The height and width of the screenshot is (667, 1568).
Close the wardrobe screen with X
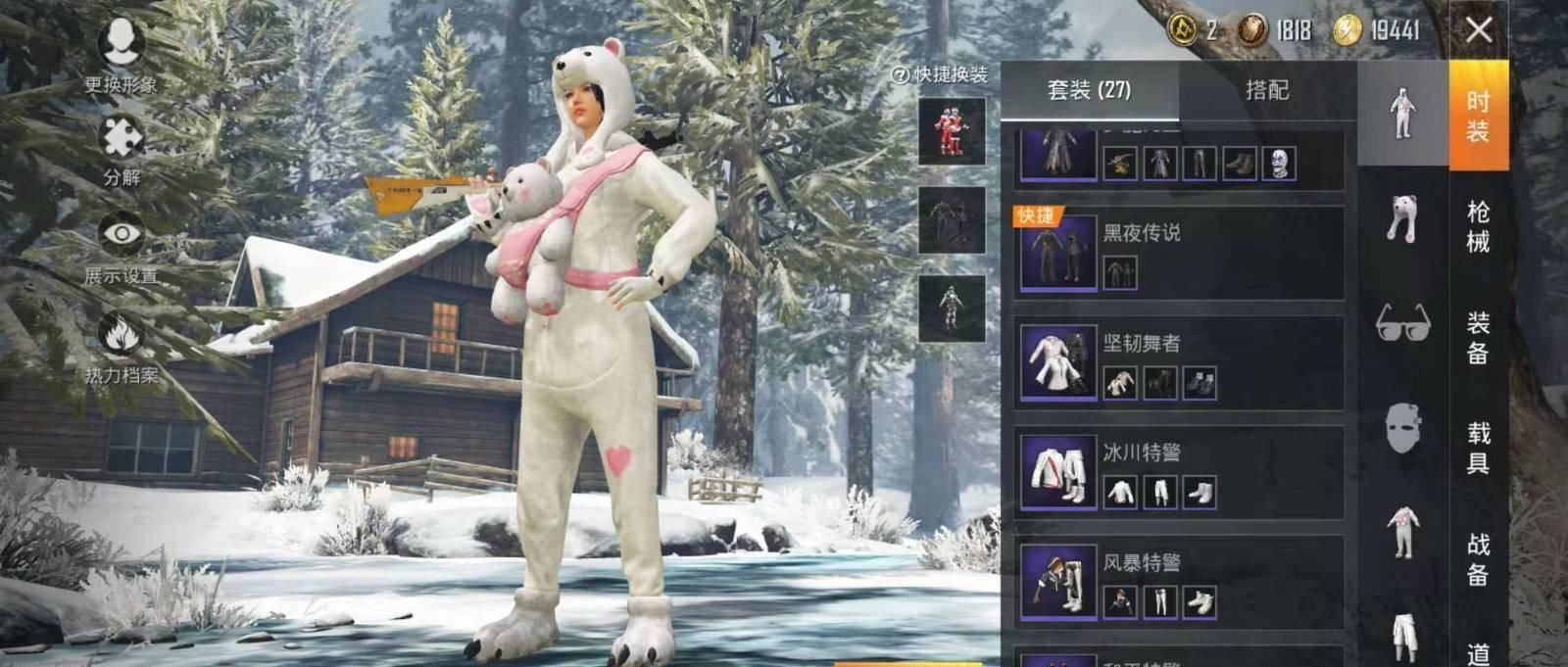(1479, 30)
